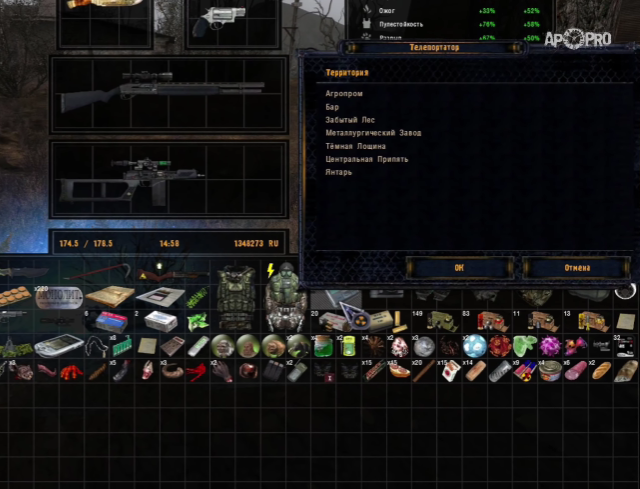The height and width of the screenshot is (489, 640).
Task: Click the green glass jar item
Action: coord(323,346)
